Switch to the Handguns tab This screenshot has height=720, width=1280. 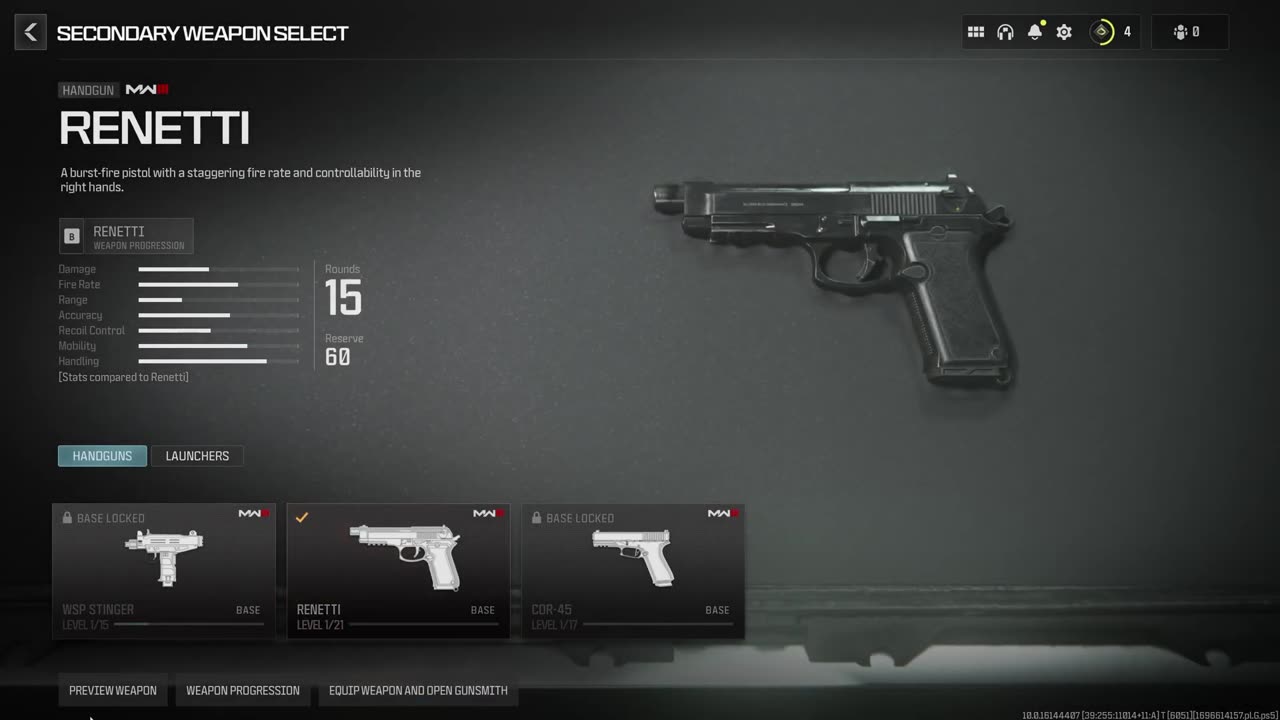pos(102,456)
